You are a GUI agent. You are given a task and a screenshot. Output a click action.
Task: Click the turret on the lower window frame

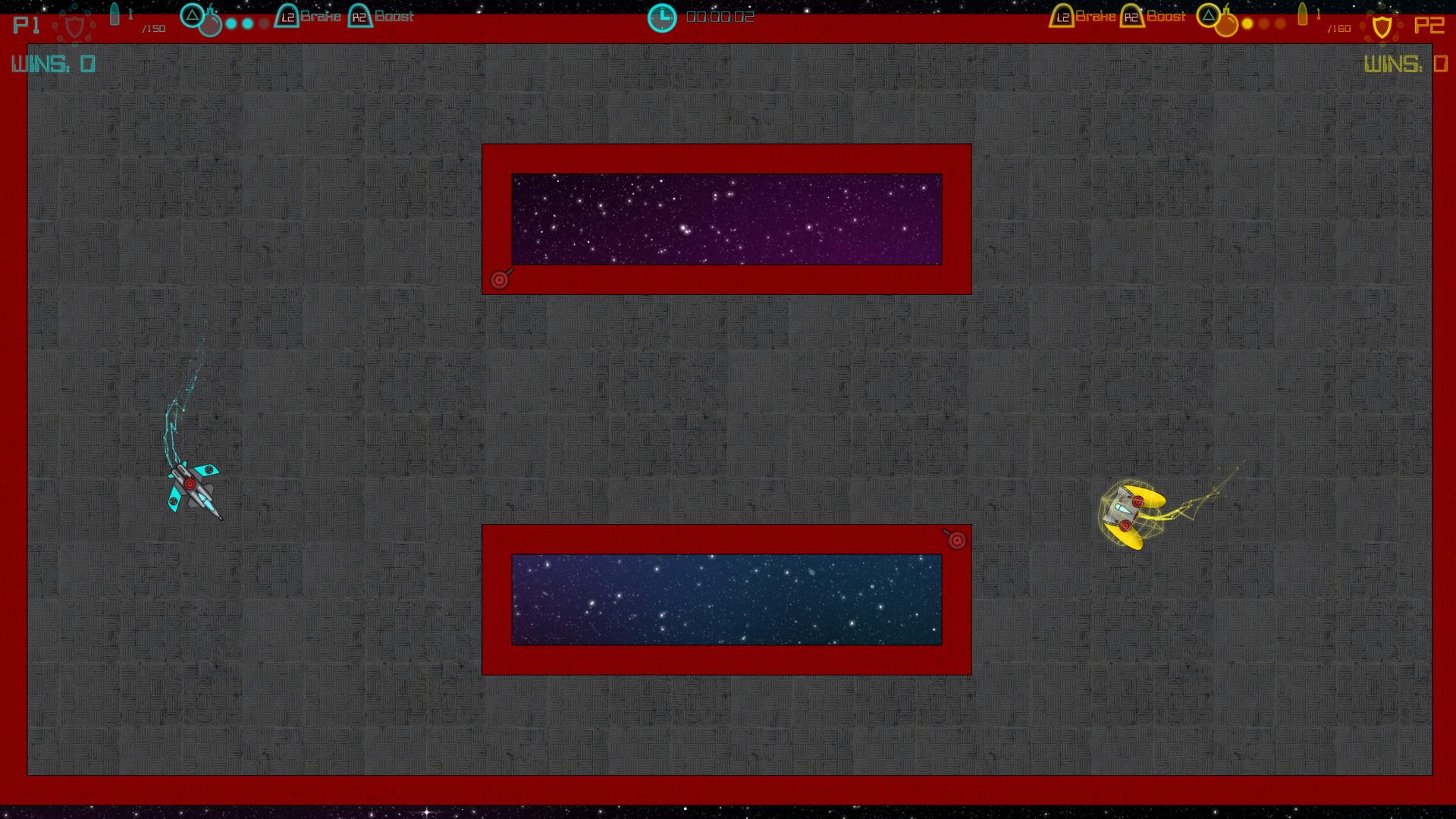957,538
